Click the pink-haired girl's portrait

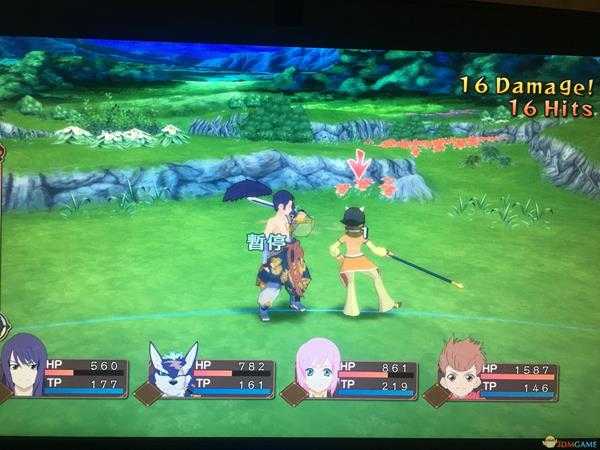(x=316, y=369)
